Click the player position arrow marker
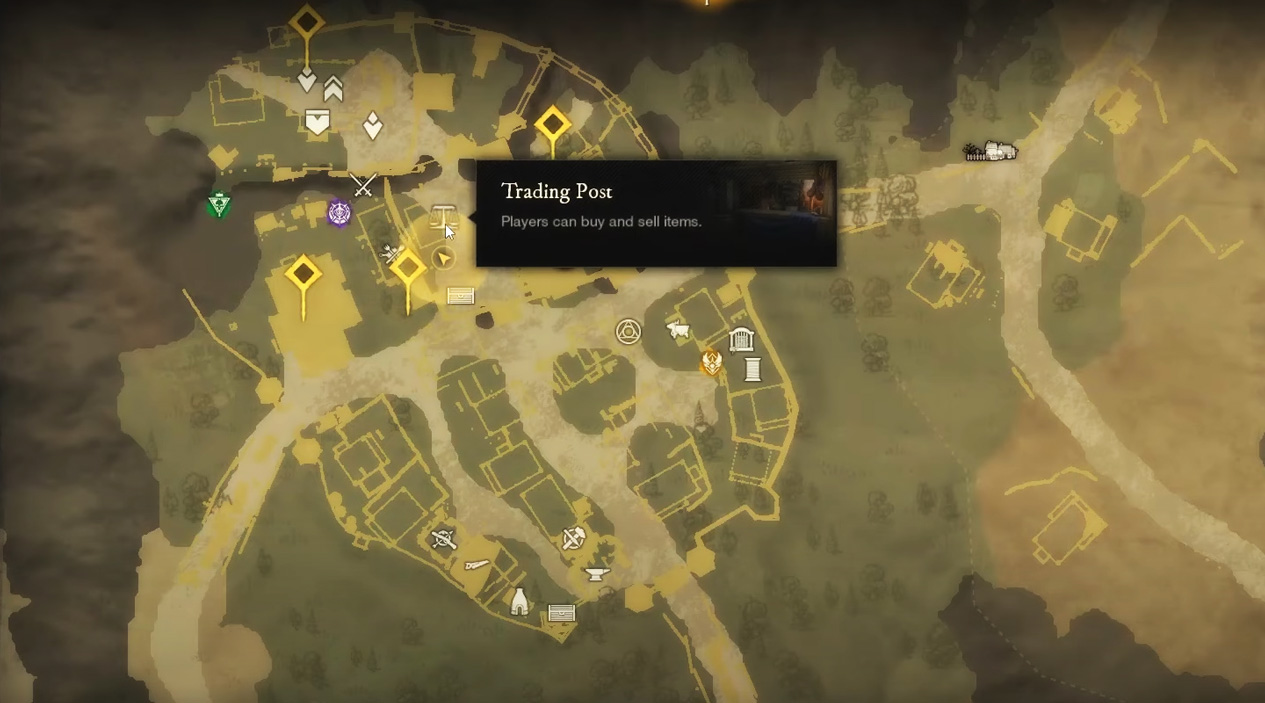 point(444,259)
